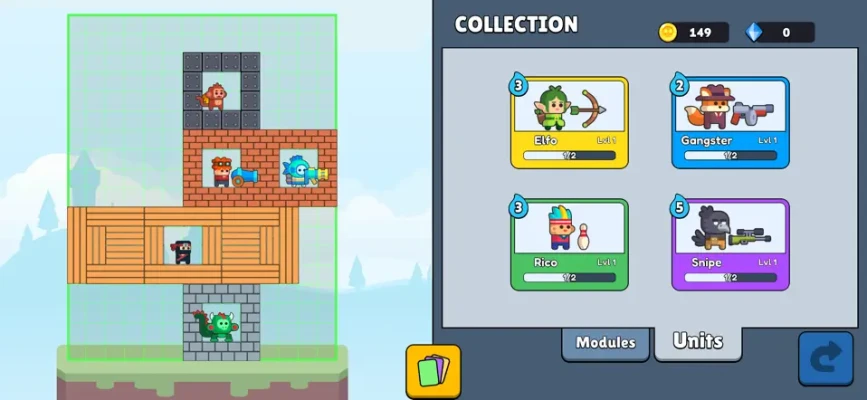Click the blue curved arrow button
Image resolution: width=867 pixels, height=400 pixels.
[825, 359]
